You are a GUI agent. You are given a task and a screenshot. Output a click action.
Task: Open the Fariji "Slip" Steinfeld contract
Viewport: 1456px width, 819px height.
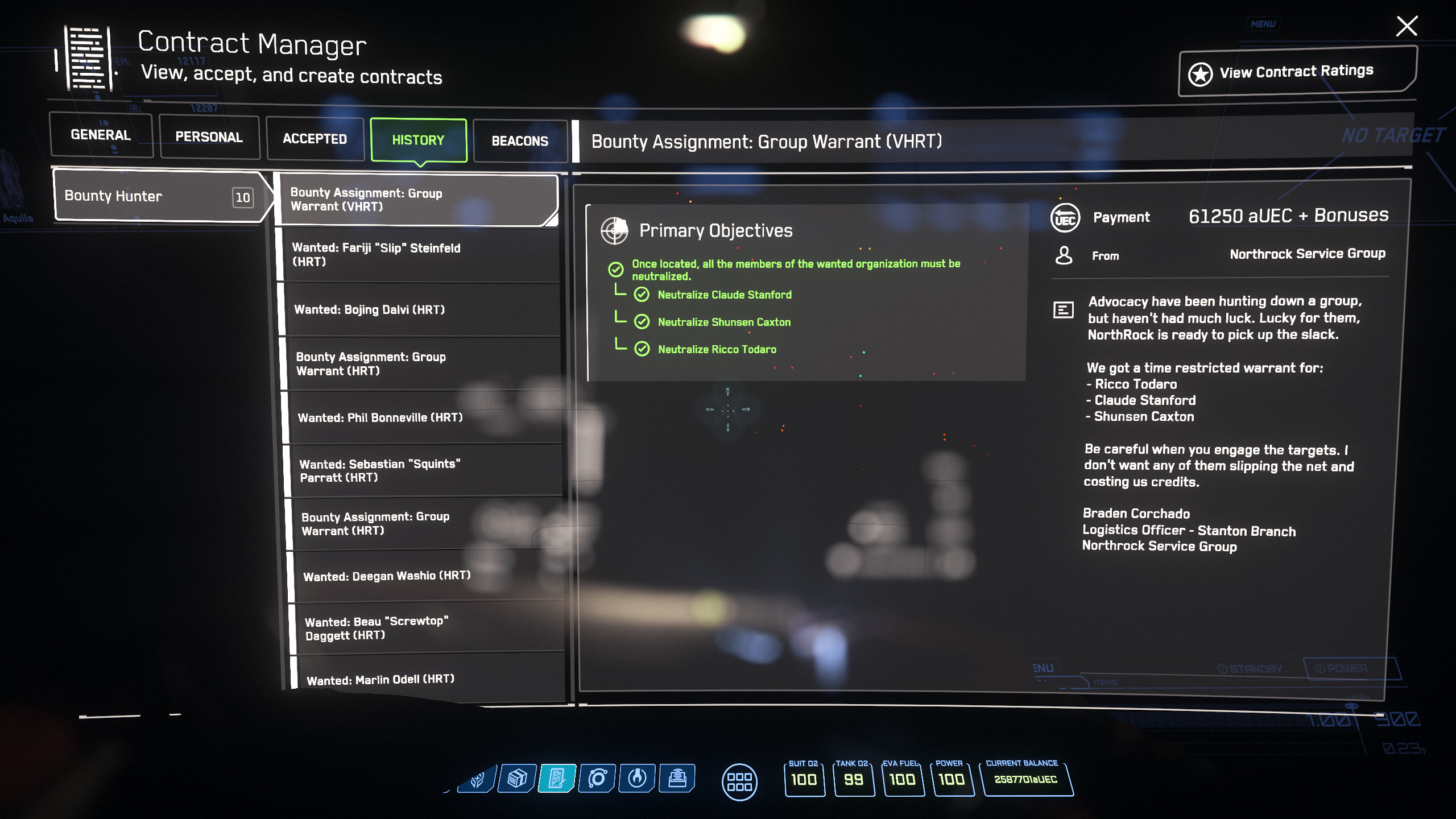pos(418,254)
